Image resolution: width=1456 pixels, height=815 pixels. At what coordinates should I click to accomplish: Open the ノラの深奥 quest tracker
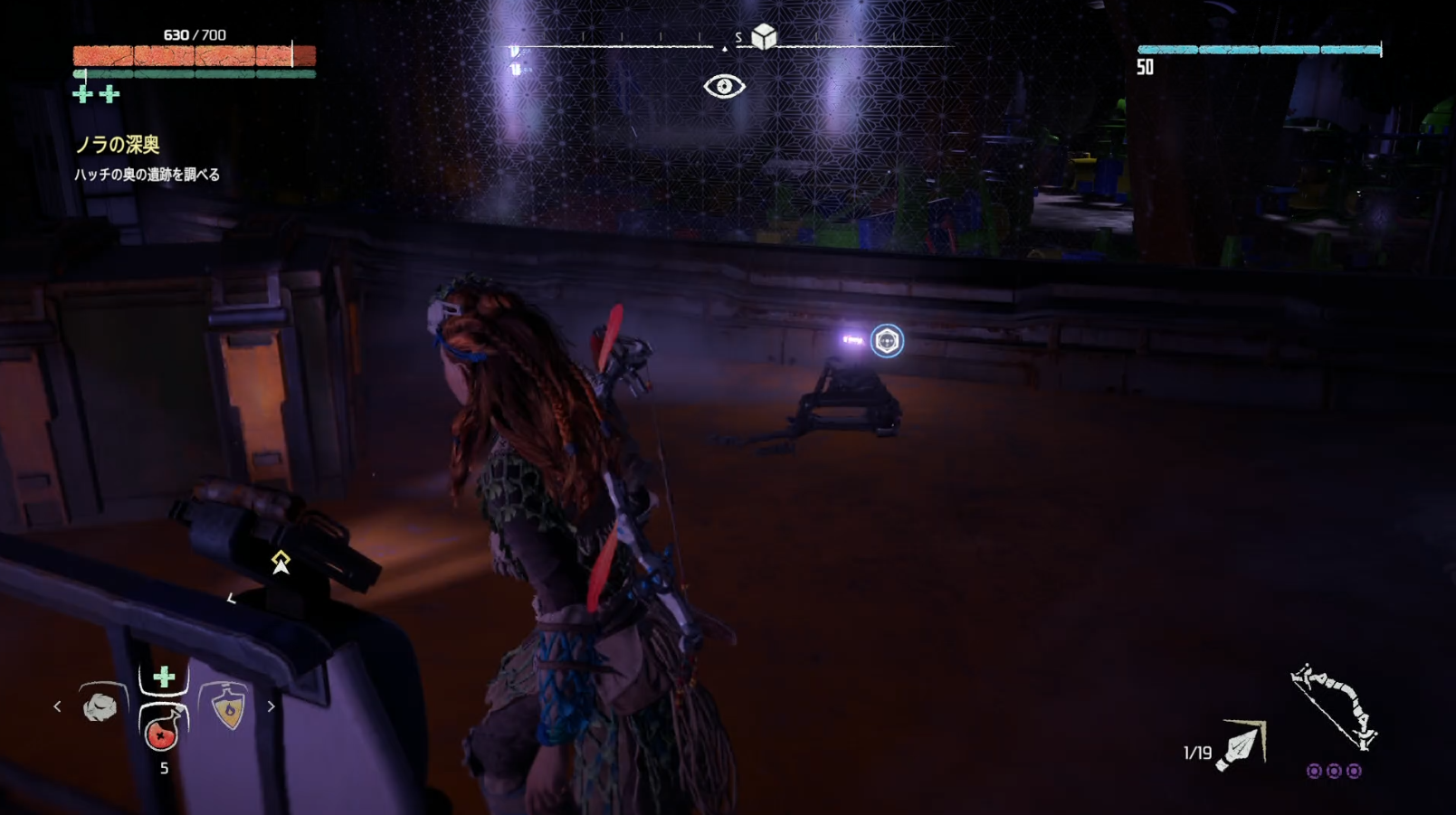(x=118, y=145)
